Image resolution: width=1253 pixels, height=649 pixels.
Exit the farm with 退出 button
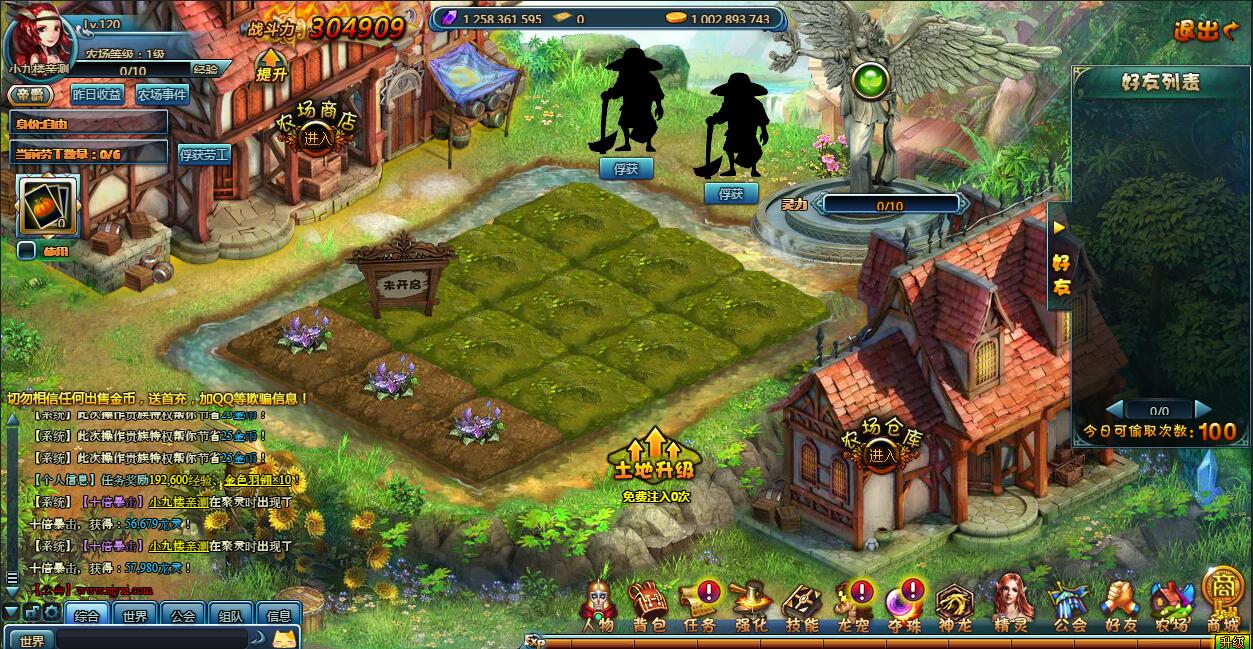click(1206, 30)
